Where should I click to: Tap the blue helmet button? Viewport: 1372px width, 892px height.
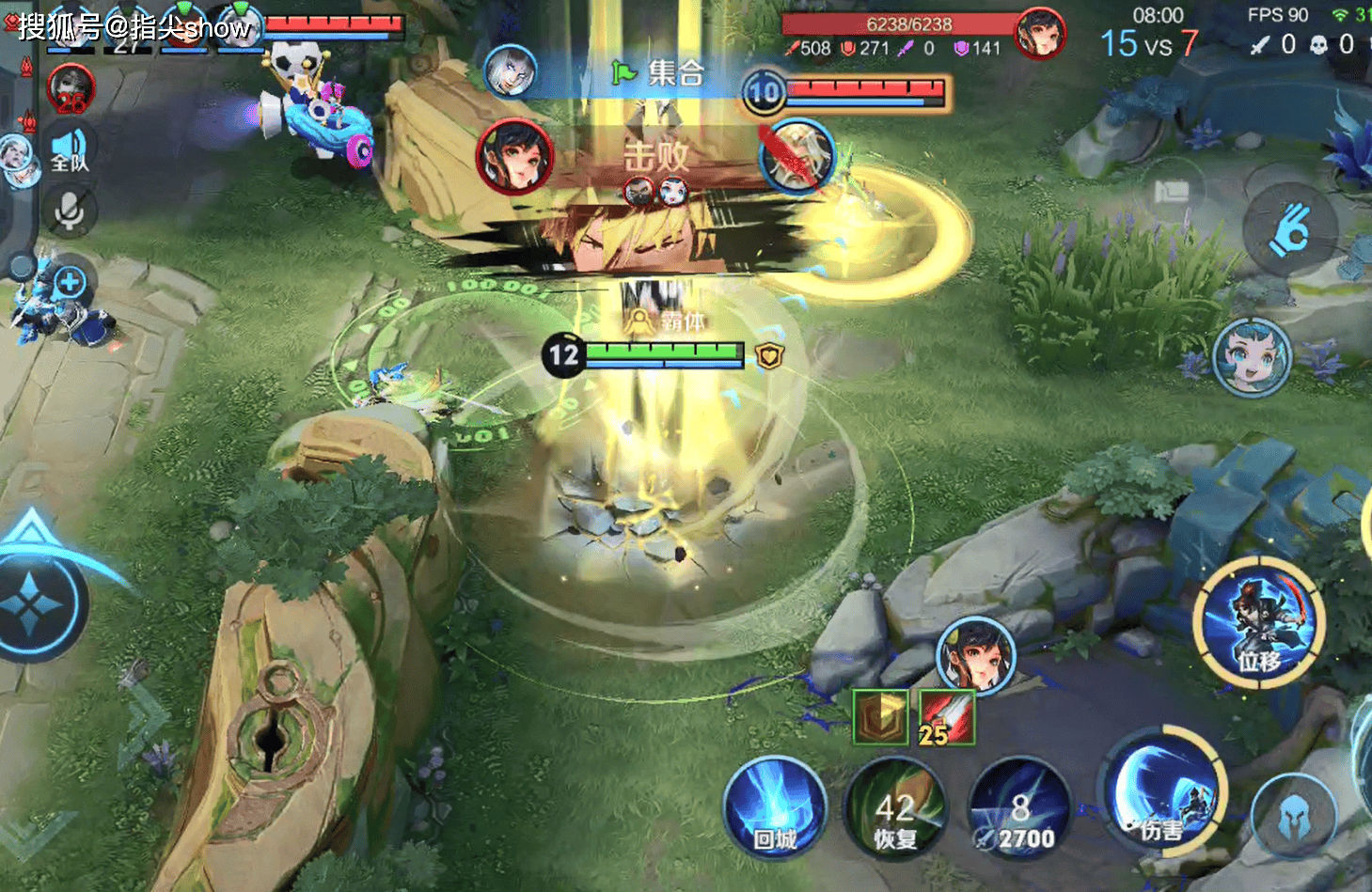[x=1293, y=817]
